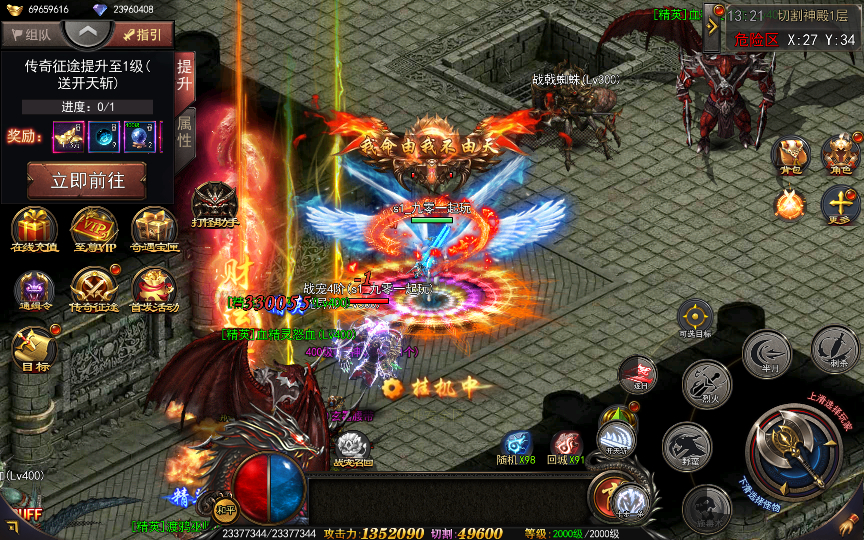Activate the 半月 (Half Moon) skill

[x=769, y=352]
